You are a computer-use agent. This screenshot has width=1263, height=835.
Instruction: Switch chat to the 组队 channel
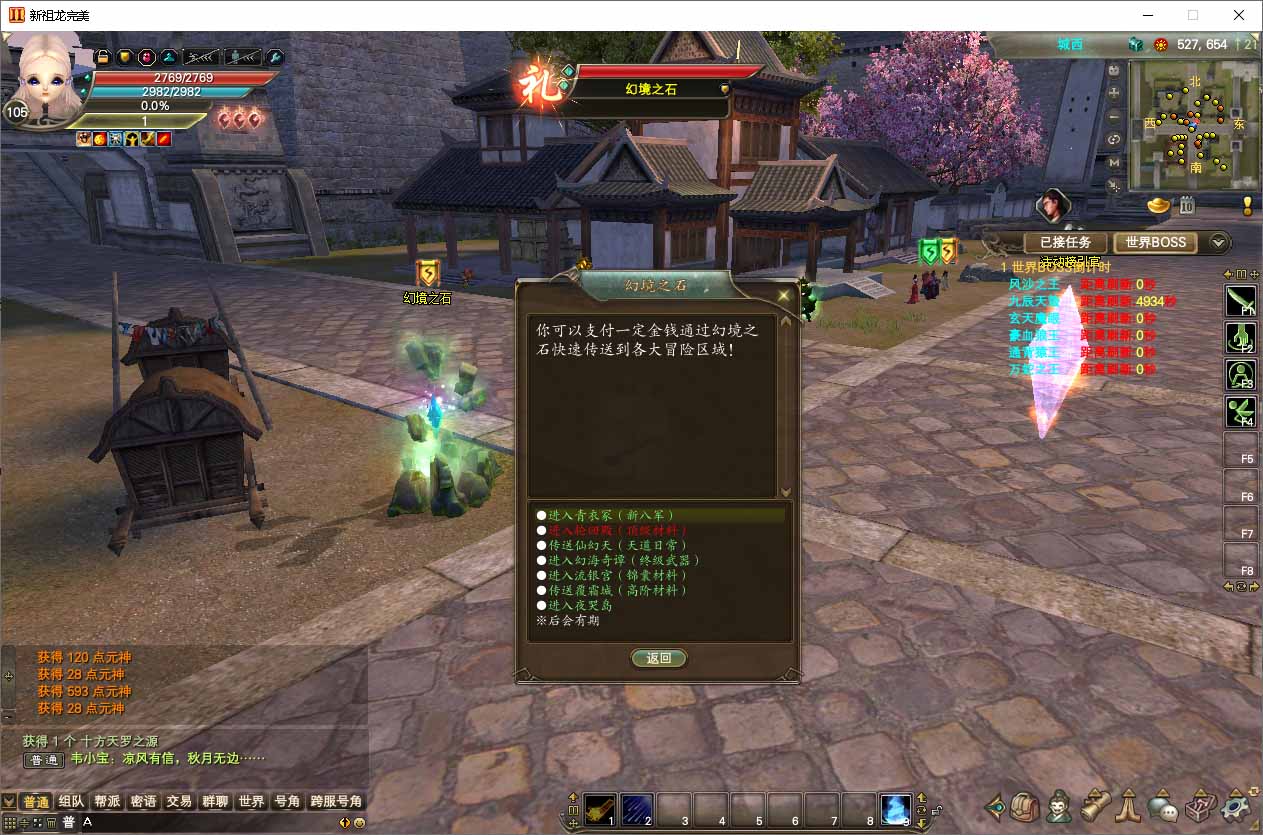click(71, 801)
